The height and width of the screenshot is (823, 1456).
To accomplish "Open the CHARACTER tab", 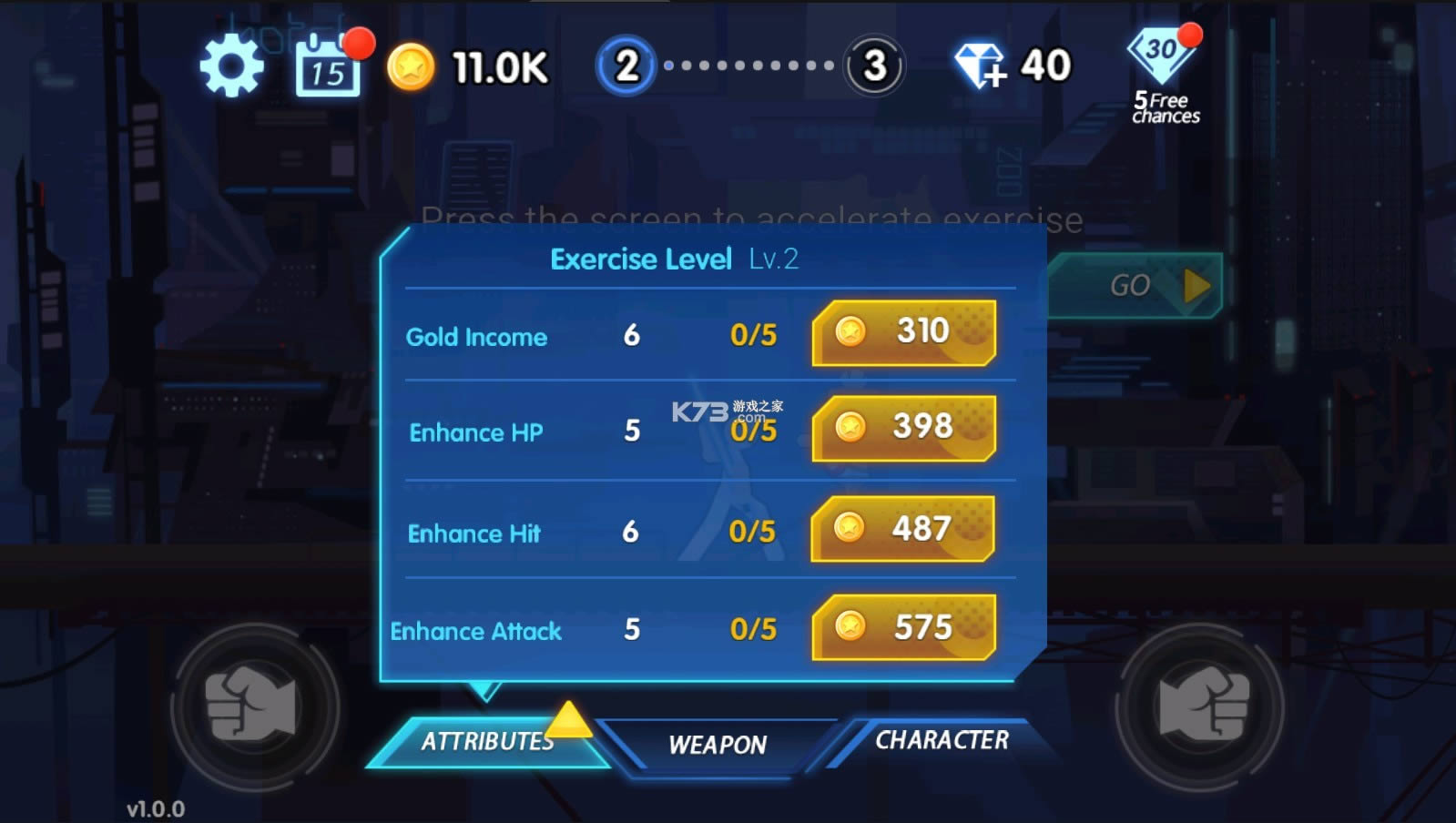I will coord(941,741).
